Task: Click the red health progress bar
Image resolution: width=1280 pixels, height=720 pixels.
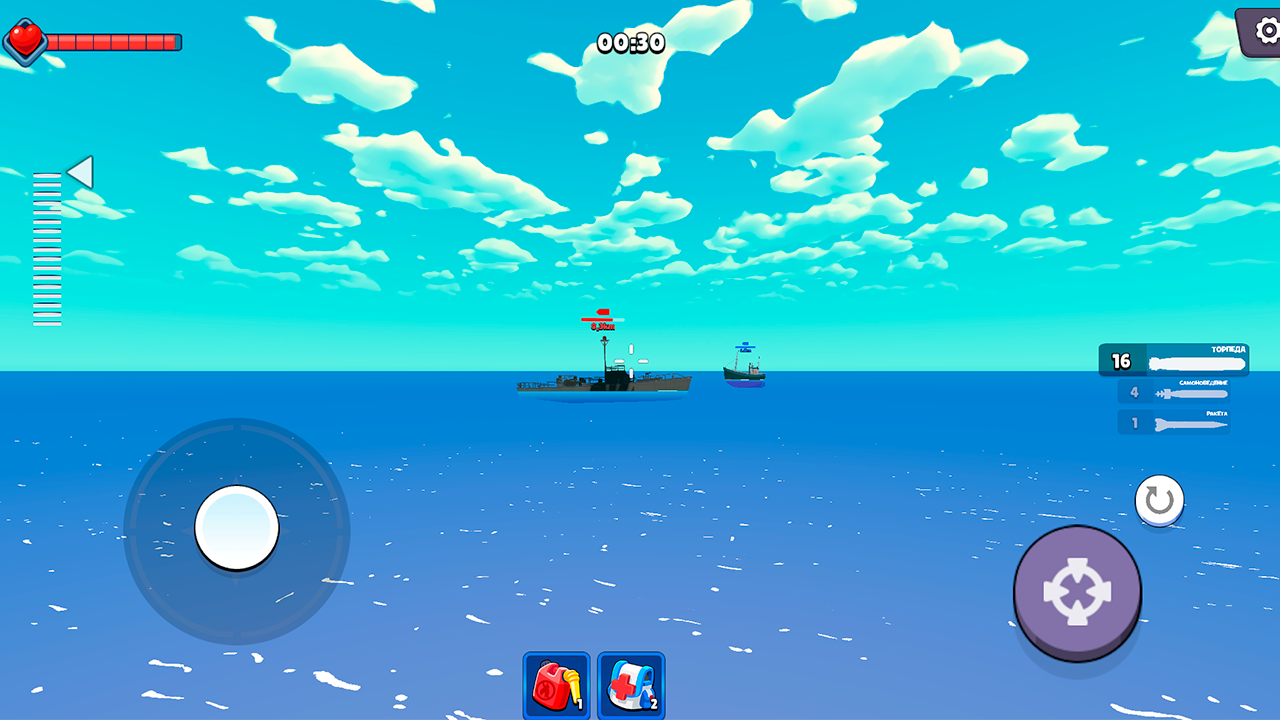Action: tap(115, 41)
